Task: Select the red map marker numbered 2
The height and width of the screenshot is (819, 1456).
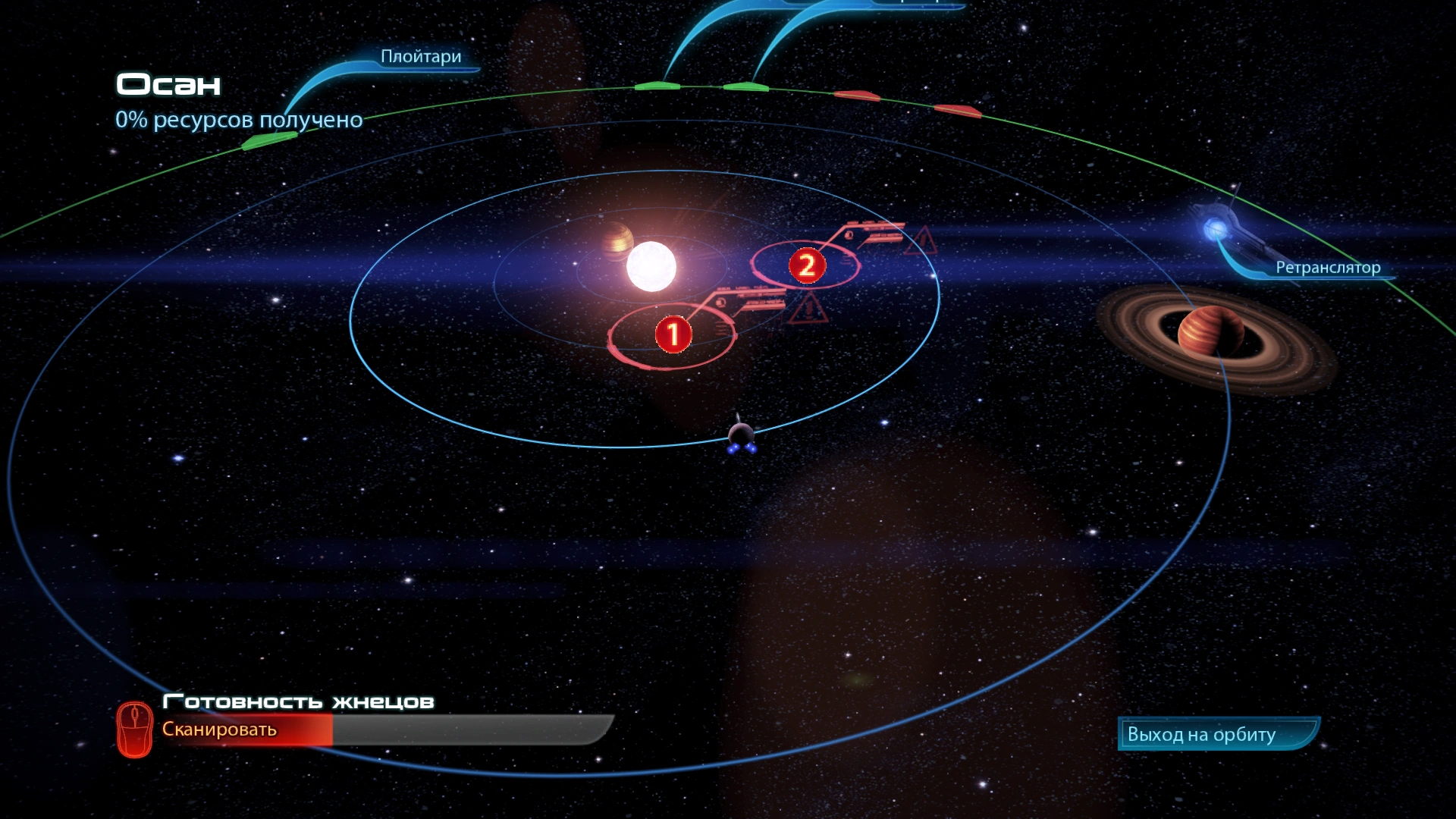Action: pos(807,265)
